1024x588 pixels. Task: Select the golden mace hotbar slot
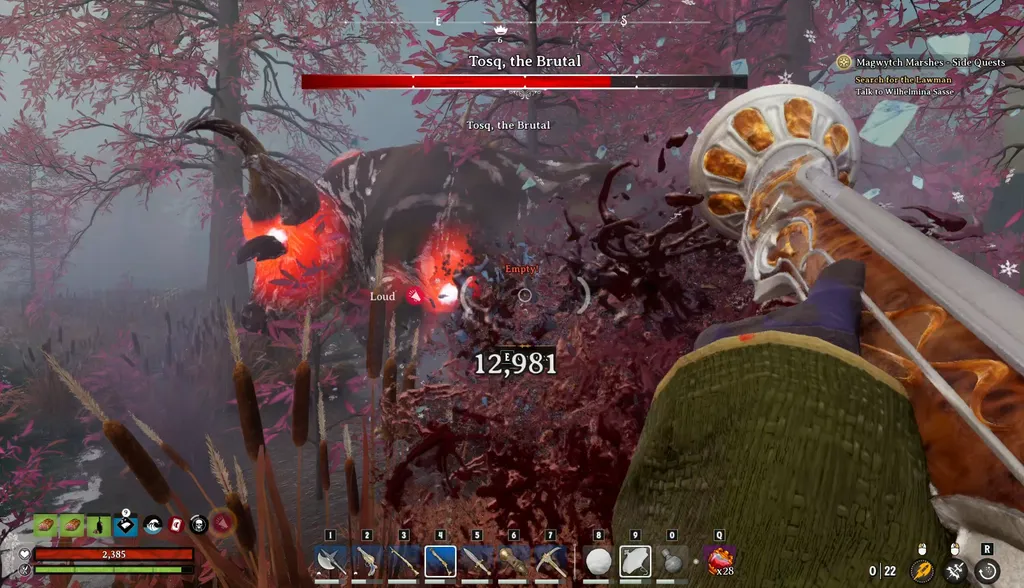pos(513,561)
